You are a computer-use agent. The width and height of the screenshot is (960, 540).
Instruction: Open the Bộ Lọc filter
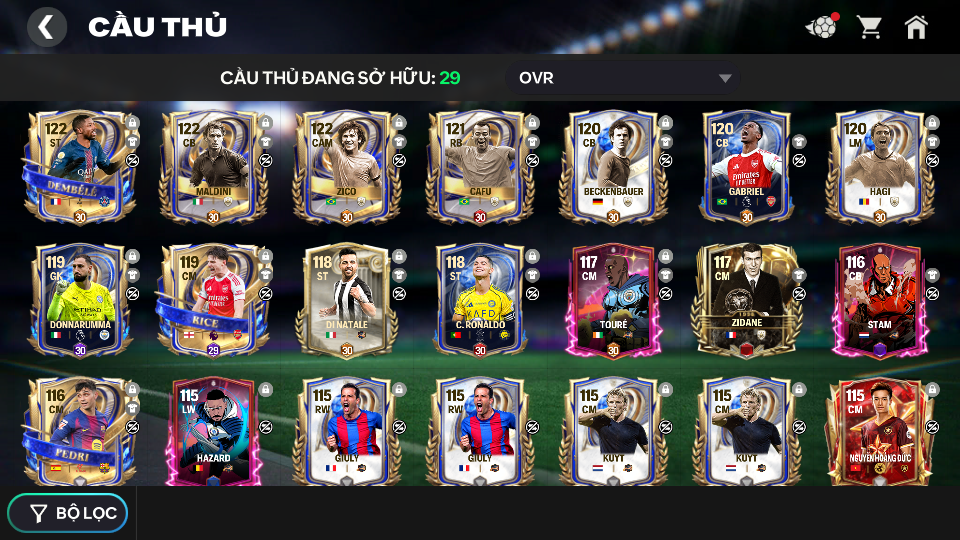[x=68, y=513]
